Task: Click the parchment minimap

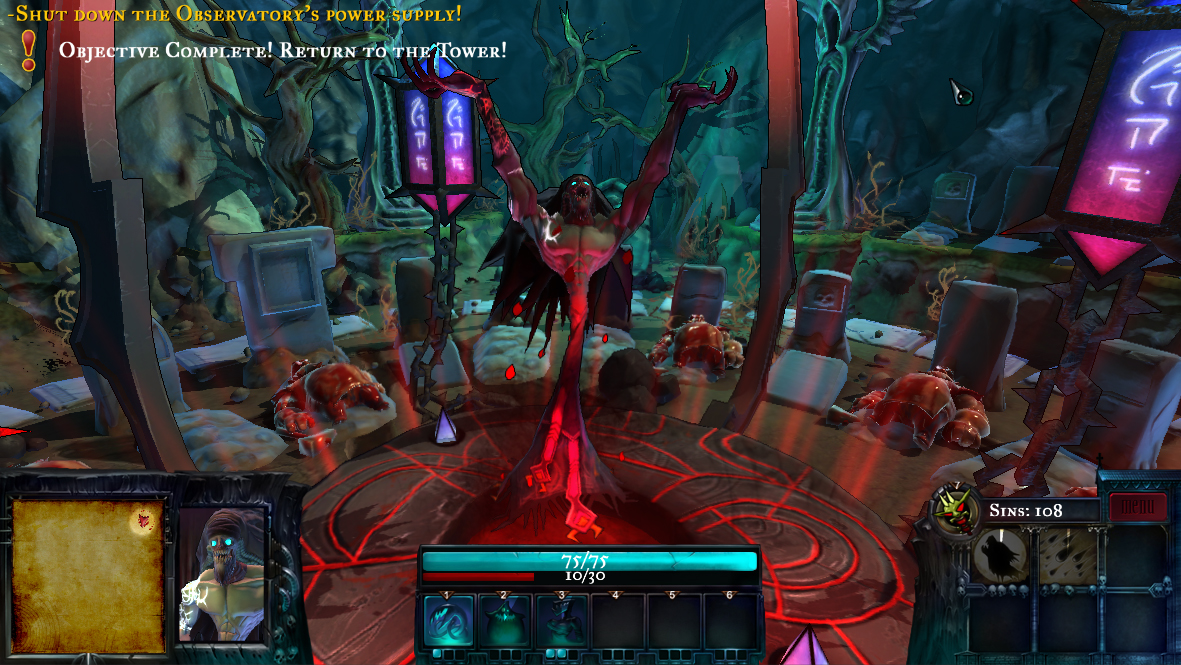Action: (87, 575)
